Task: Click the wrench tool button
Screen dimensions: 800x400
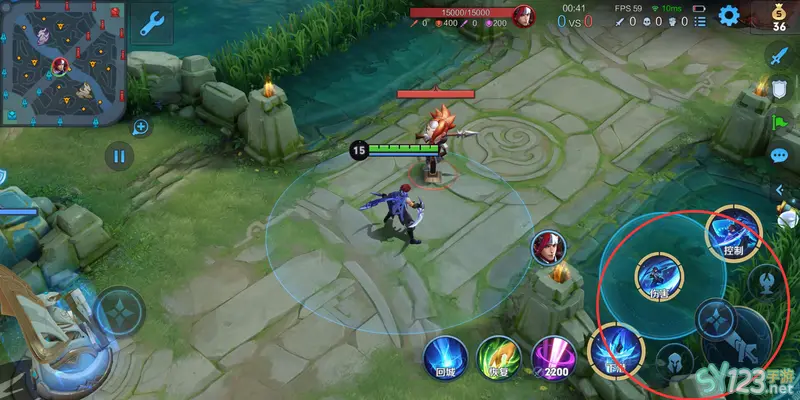Action: (152, 24)
